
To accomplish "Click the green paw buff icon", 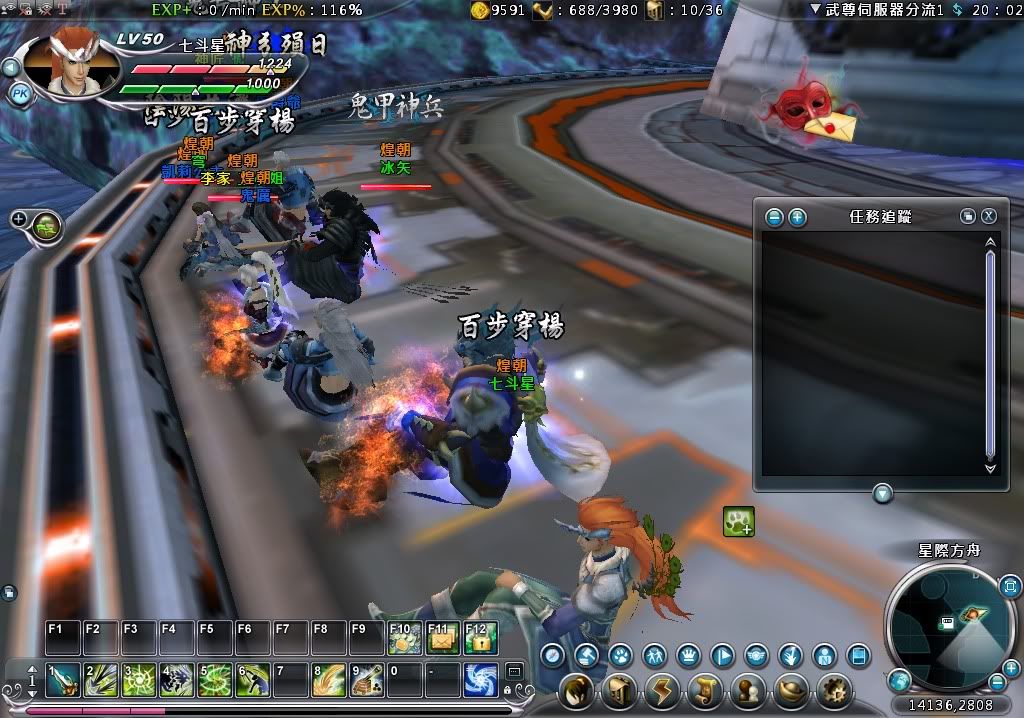I will click(738, 521).
